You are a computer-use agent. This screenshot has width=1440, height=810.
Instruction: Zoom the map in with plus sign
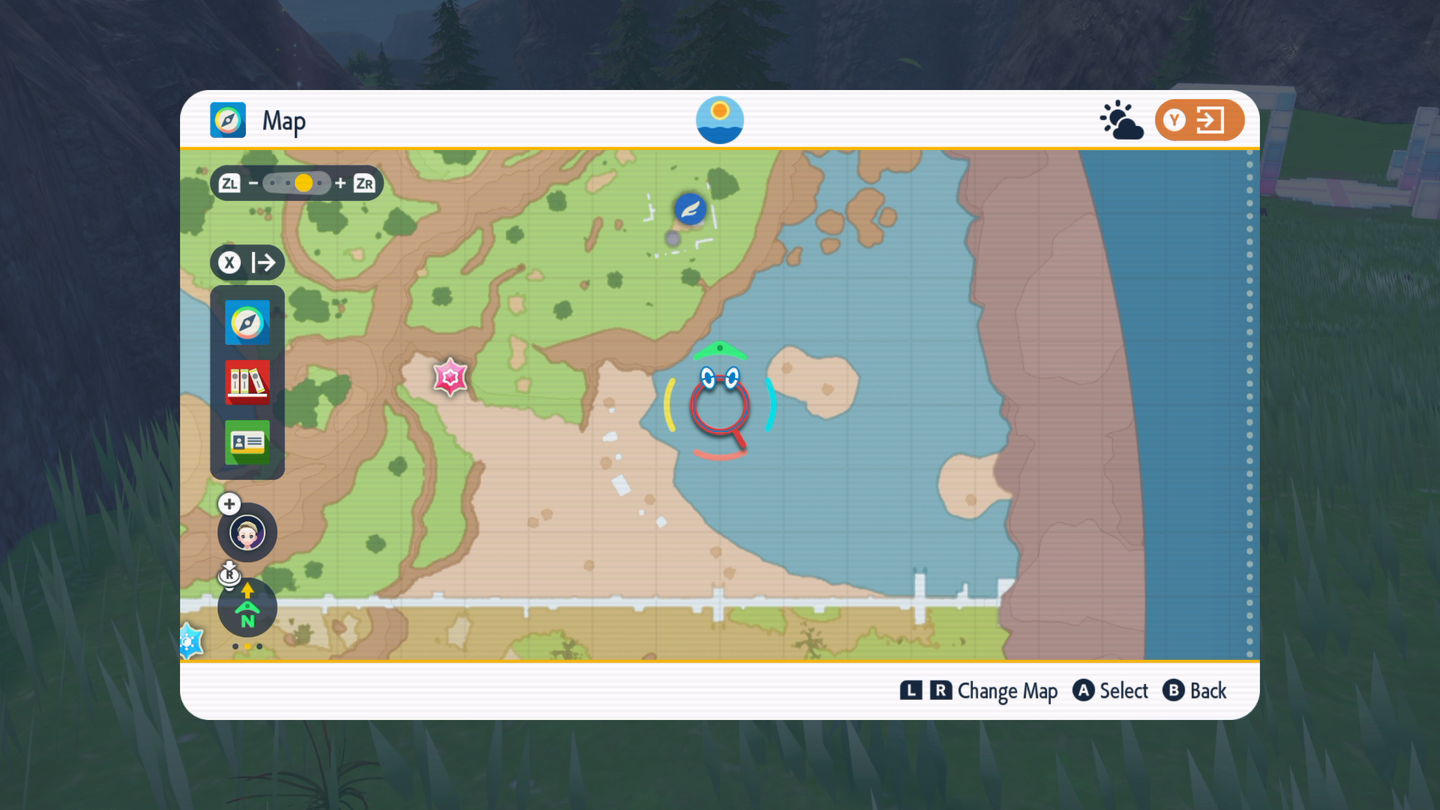point(341,183)
